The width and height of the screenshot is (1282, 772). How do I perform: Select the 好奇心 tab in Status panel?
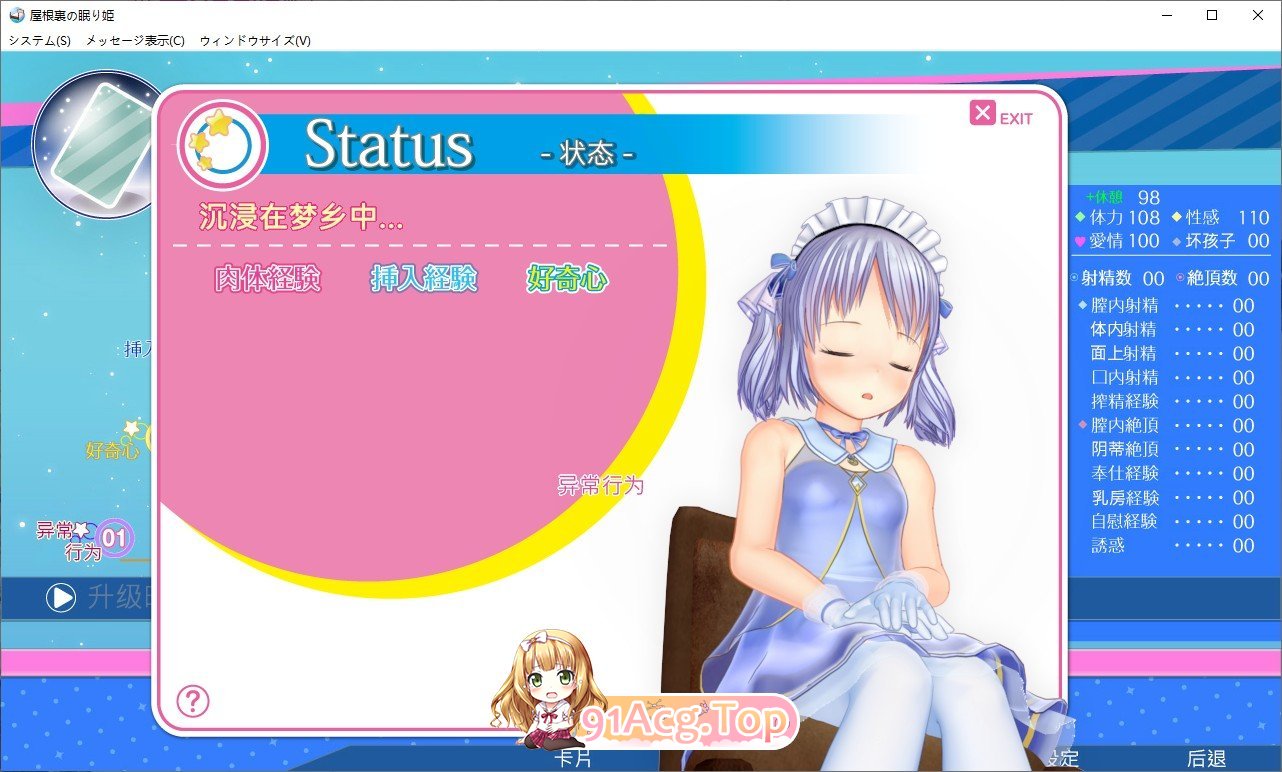[x=566, y=280]
